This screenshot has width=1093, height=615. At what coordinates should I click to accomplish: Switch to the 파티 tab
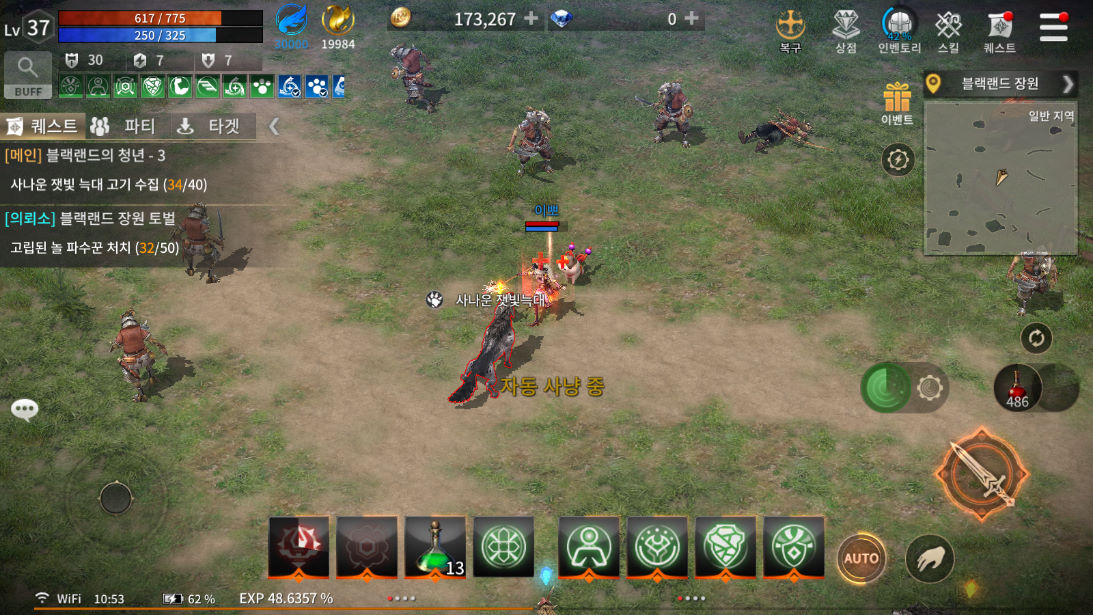123,126
